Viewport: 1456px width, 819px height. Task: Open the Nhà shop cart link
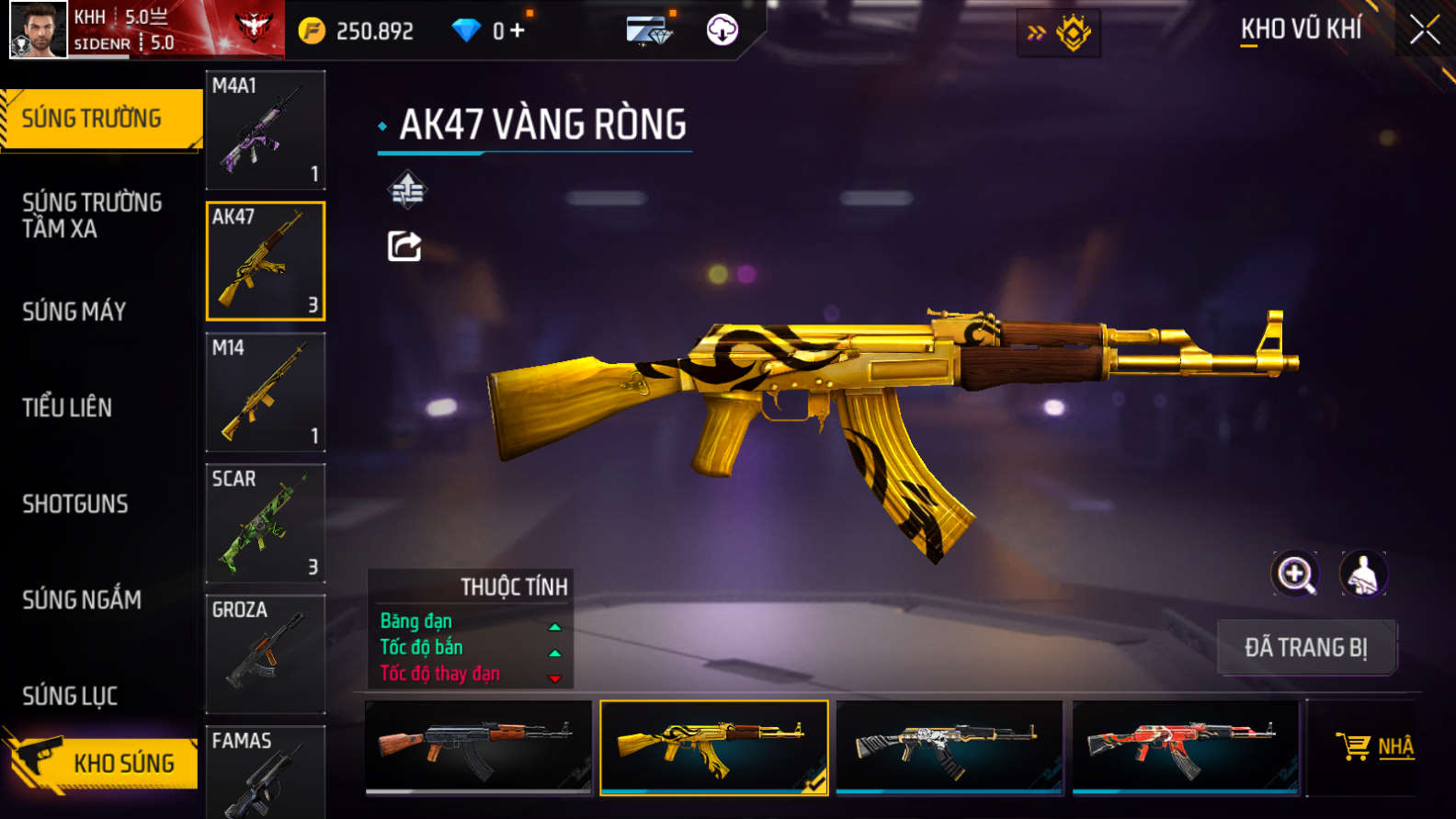[x=1375, y=746]
